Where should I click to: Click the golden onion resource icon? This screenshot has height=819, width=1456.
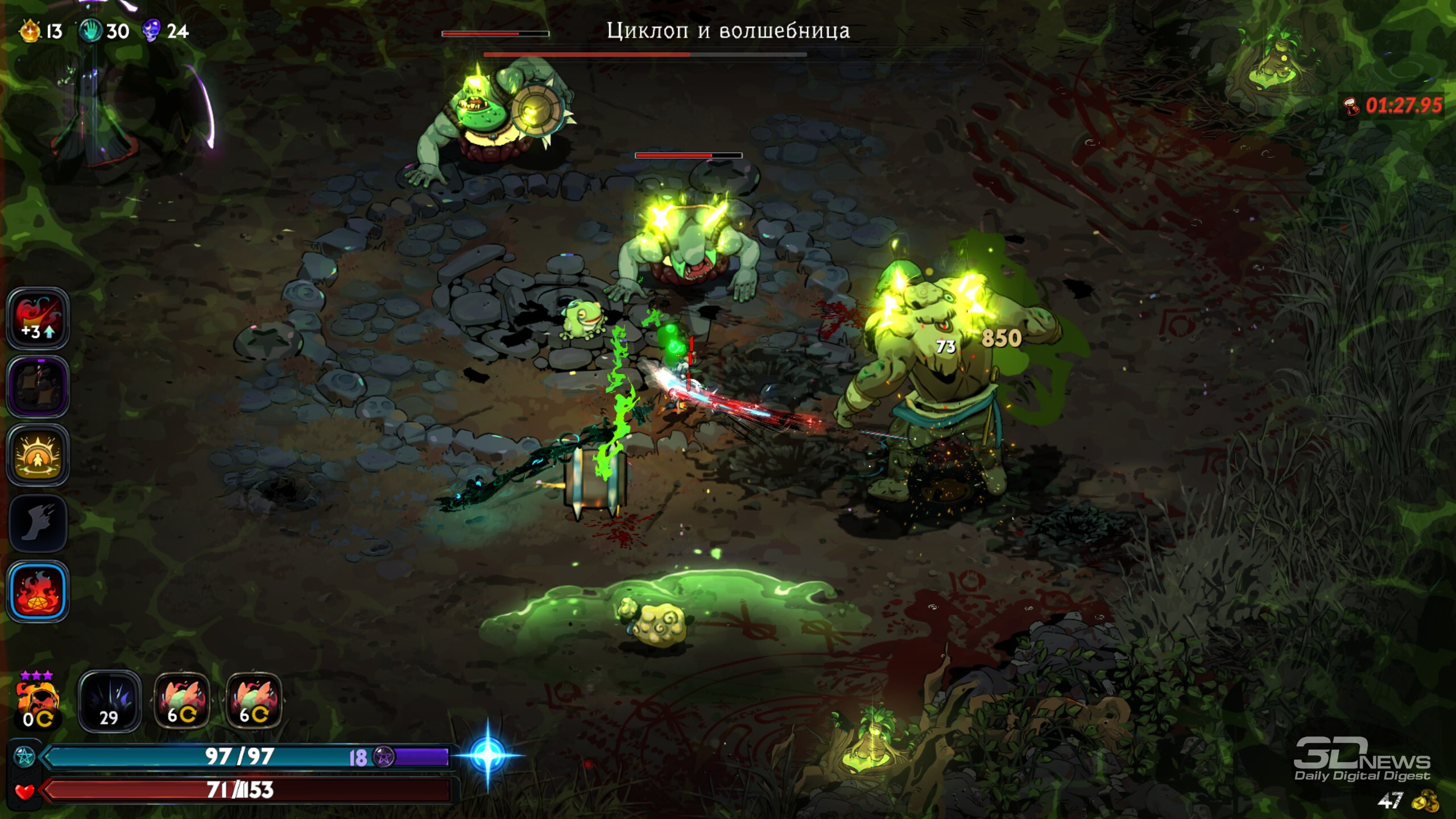(30, 31)
